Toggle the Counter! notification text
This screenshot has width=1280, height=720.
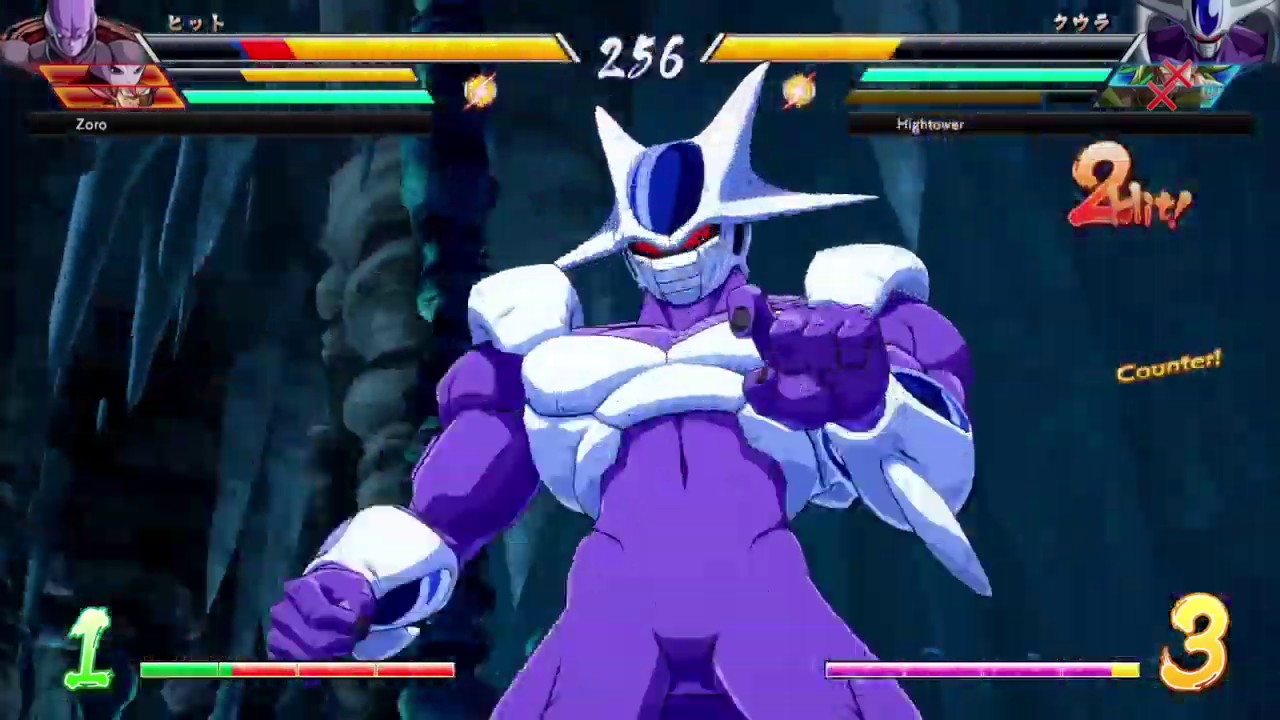(x=1168, y=368)
